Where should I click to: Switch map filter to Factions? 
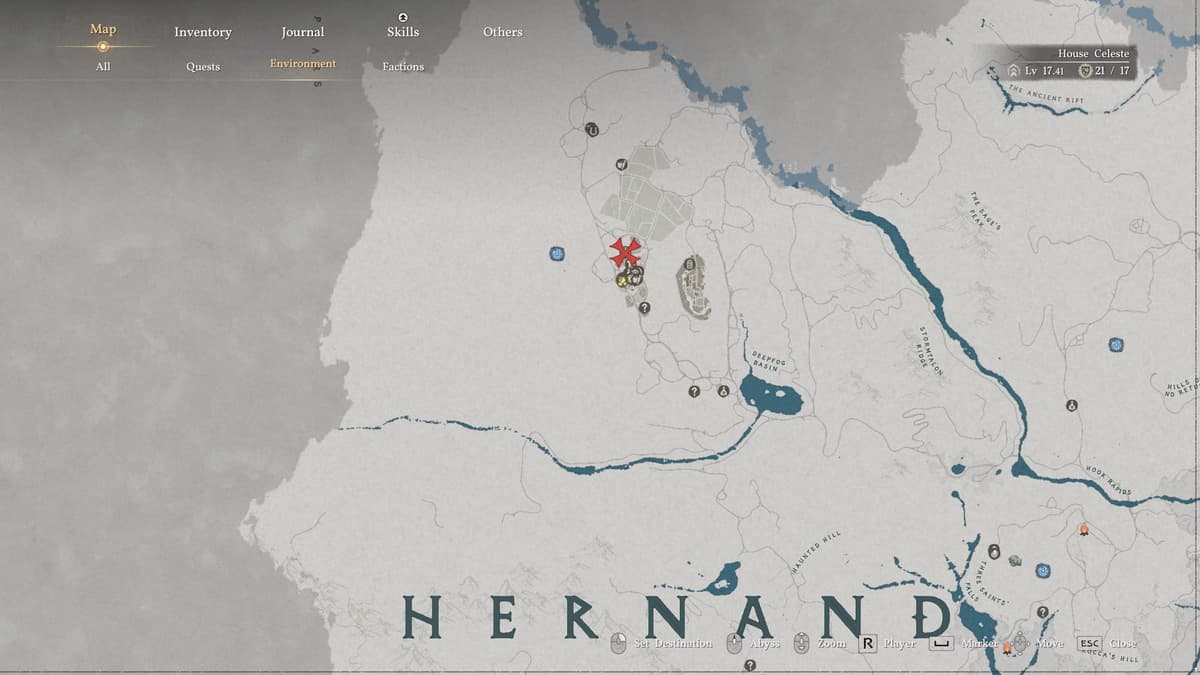coord(403,66)
